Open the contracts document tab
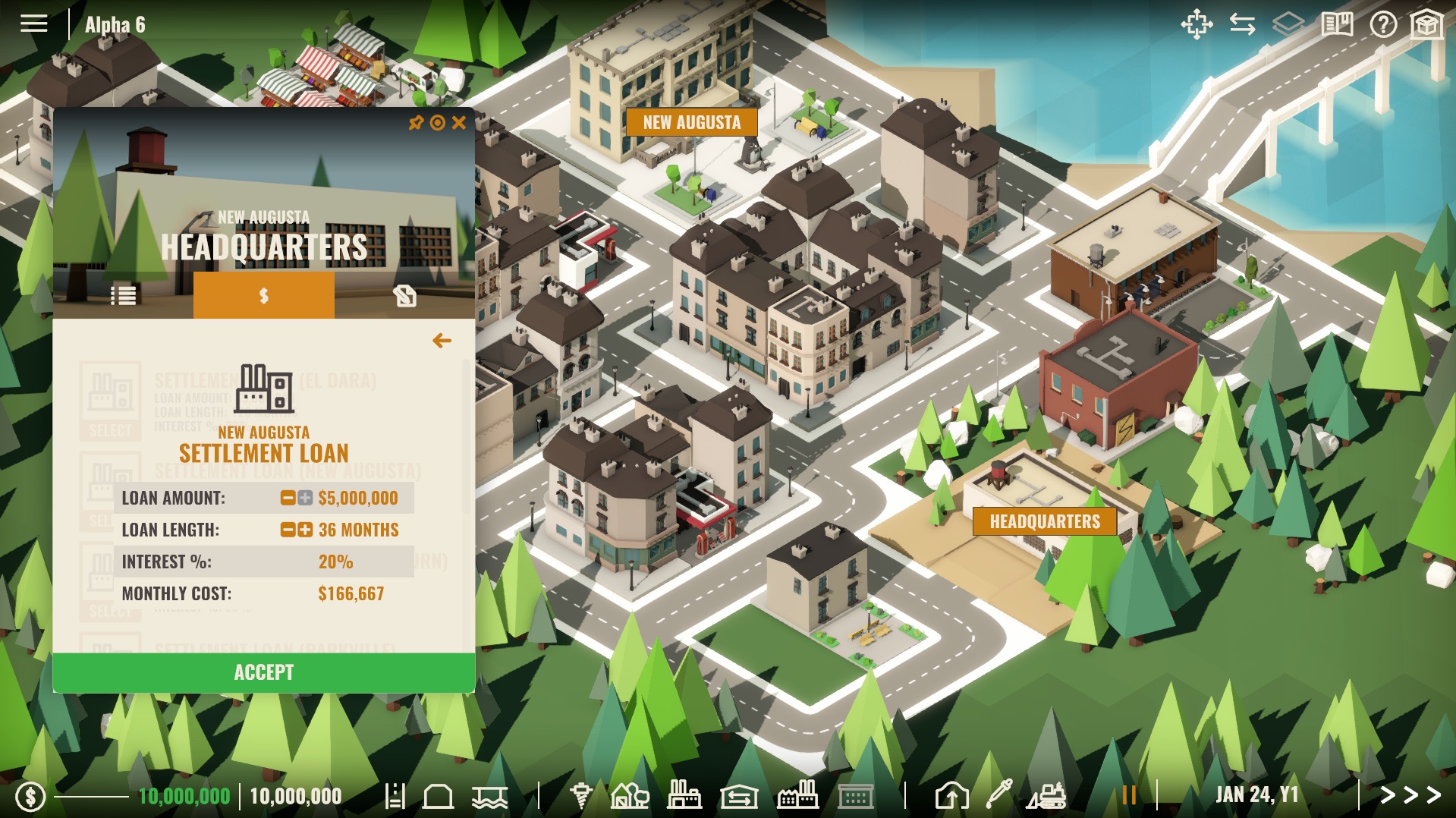The image size is (1456, 818). pos(404,295)
